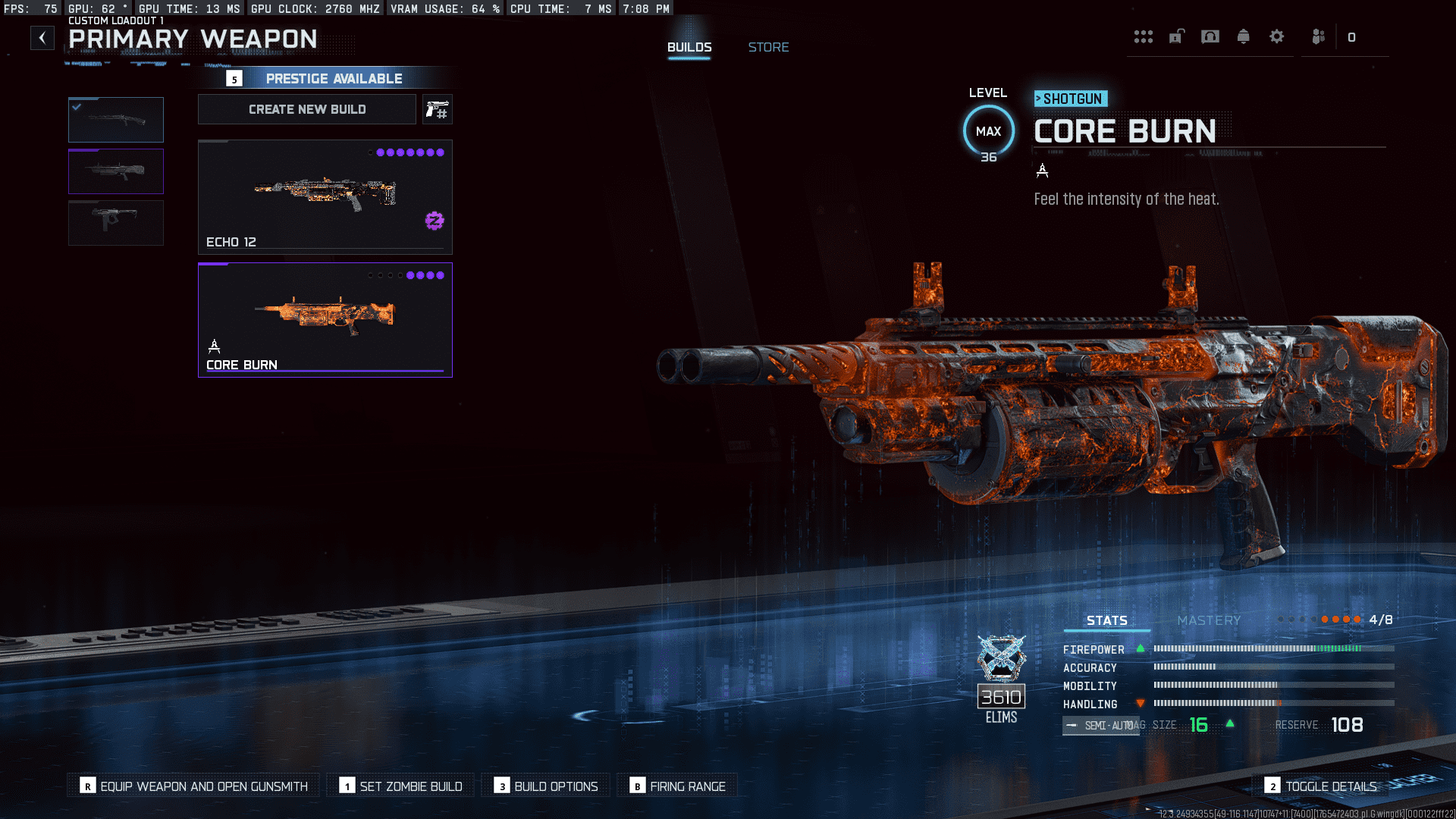This screenshot has height=819, width=1456.
Task: Click Create New Build
Action: [307, 109]
